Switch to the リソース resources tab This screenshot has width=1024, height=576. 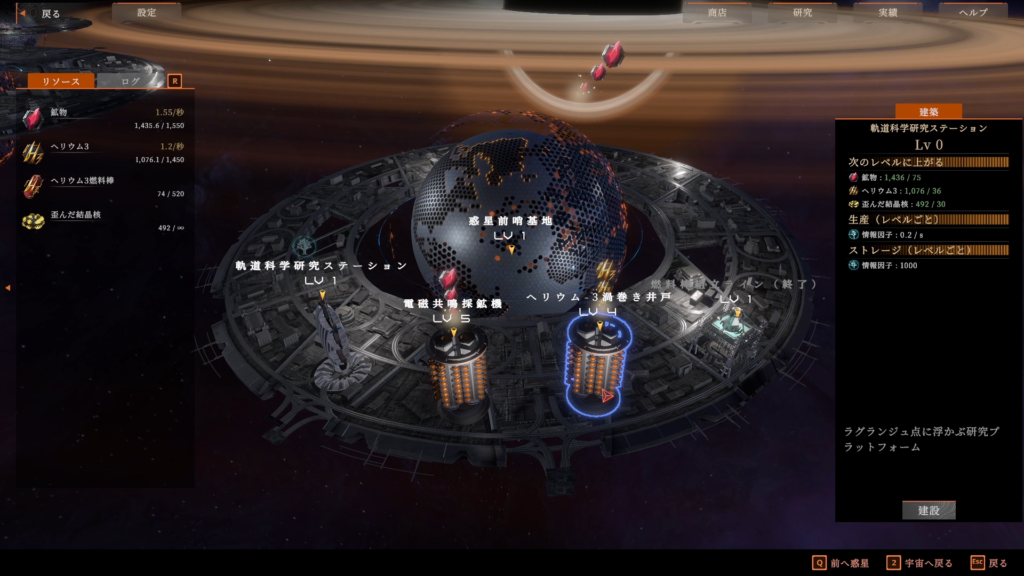click(x=61, y=81)
